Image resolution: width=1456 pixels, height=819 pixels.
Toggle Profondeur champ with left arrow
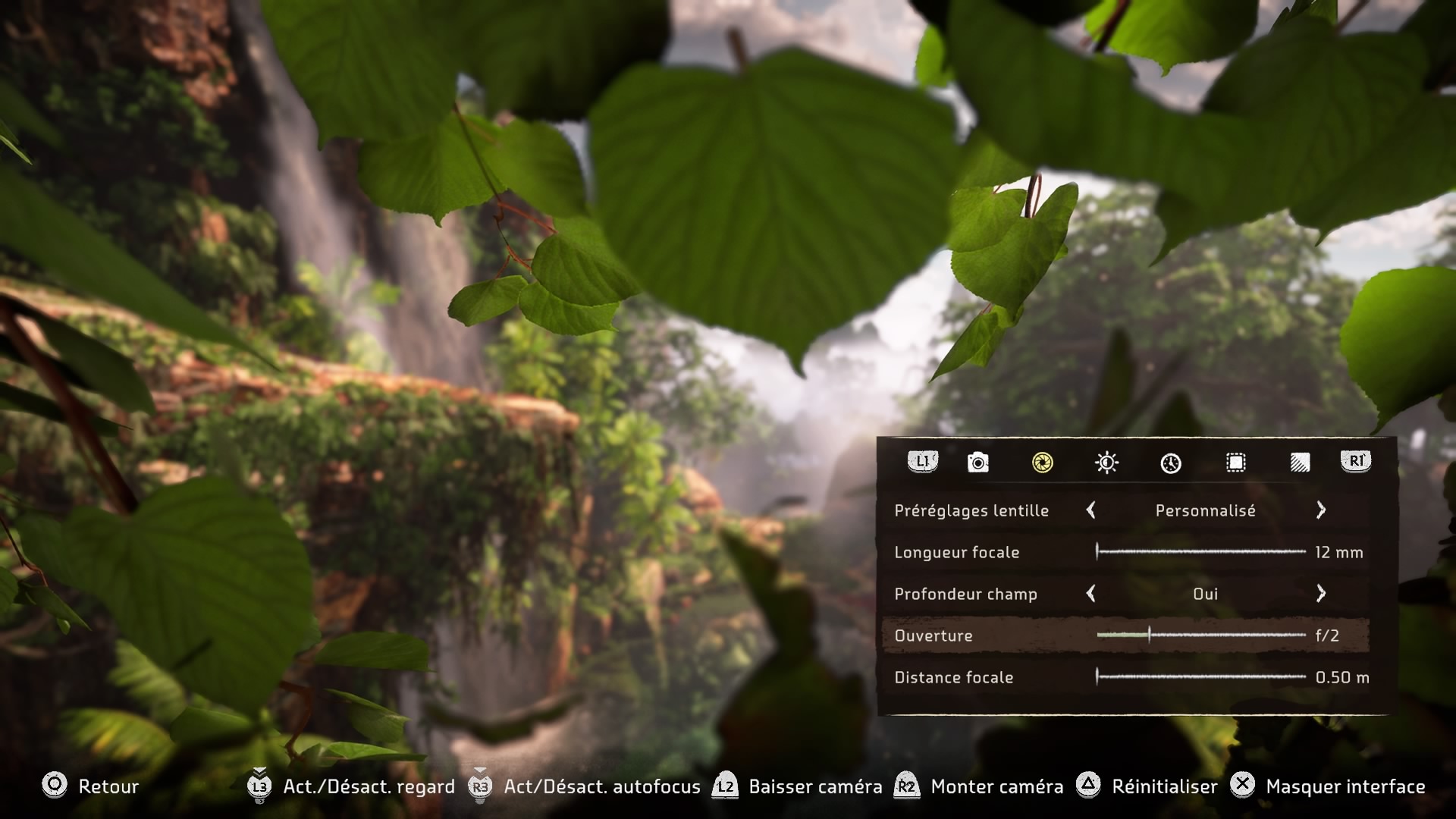(x=1091, y=594)
